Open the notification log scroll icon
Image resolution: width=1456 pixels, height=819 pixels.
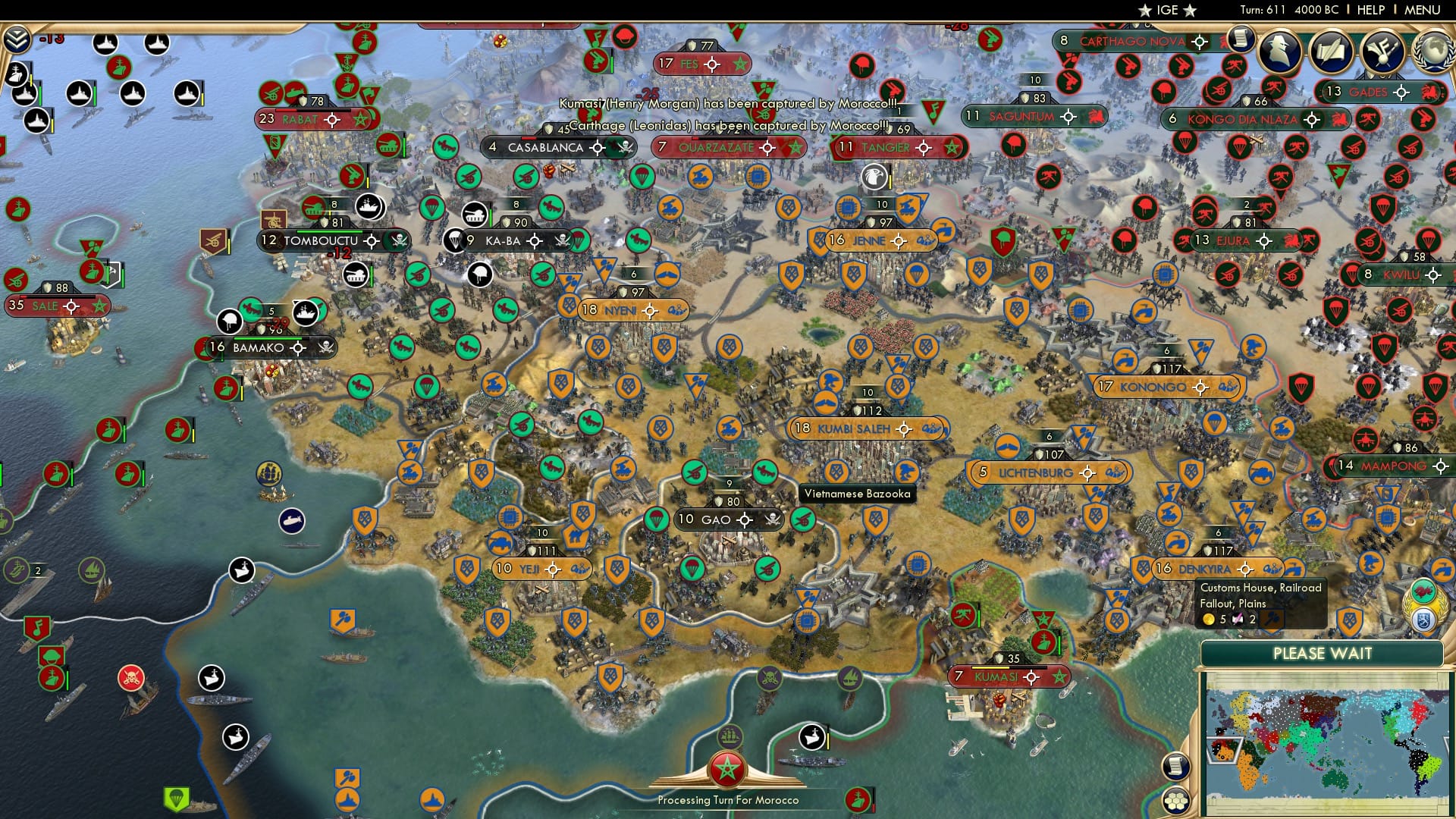1241,39
